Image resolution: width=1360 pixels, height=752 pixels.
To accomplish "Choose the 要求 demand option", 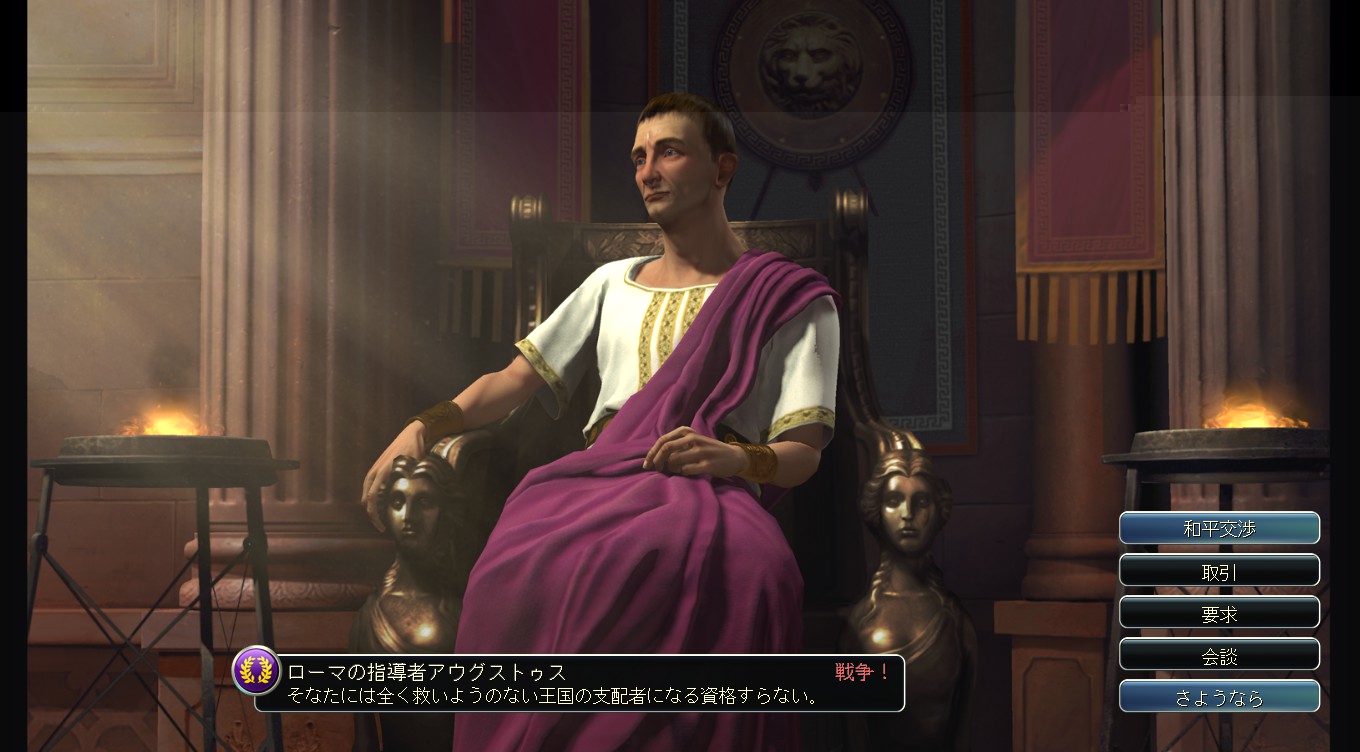I will pyautogui.click(x=1219, y=612).
